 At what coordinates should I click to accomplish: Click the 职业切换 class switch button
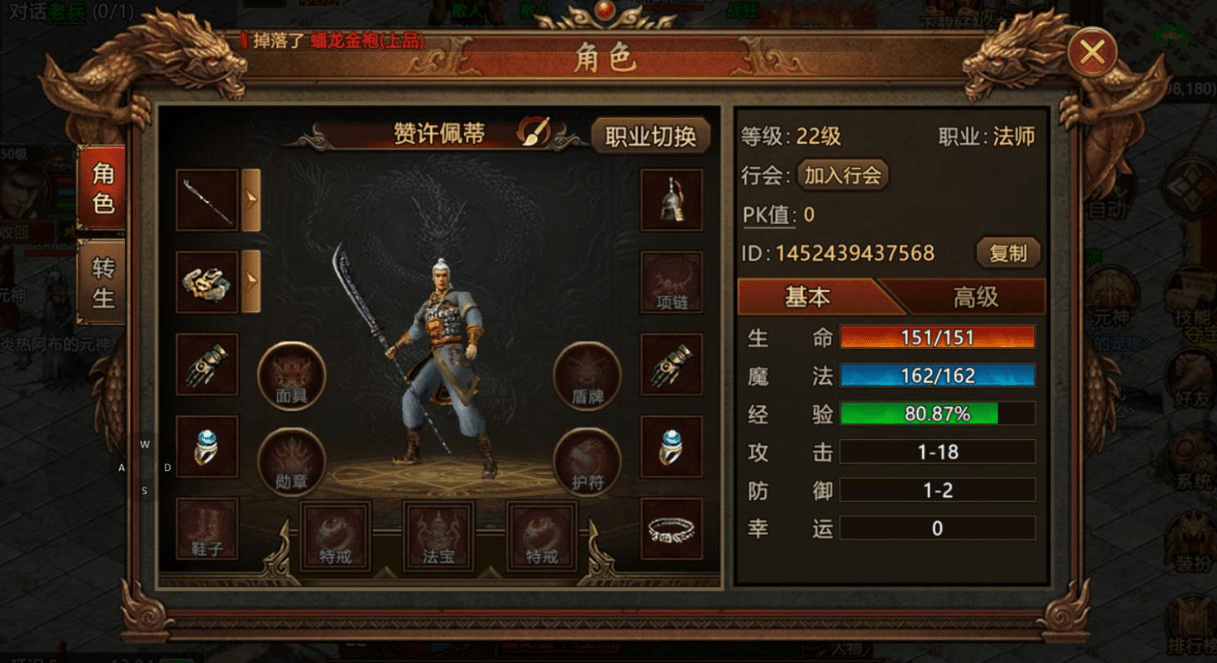click(x=650, y=136)
